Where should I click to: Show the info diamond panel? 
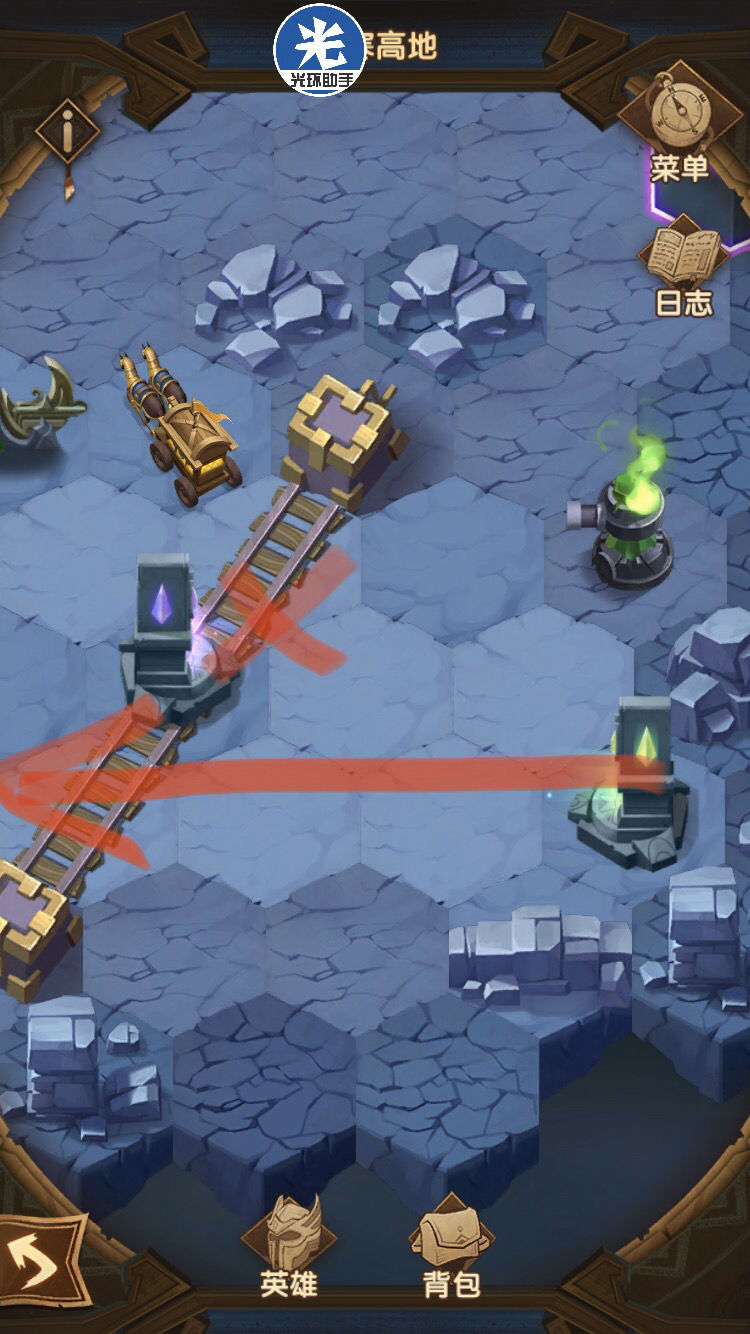(x=67, y=131)
